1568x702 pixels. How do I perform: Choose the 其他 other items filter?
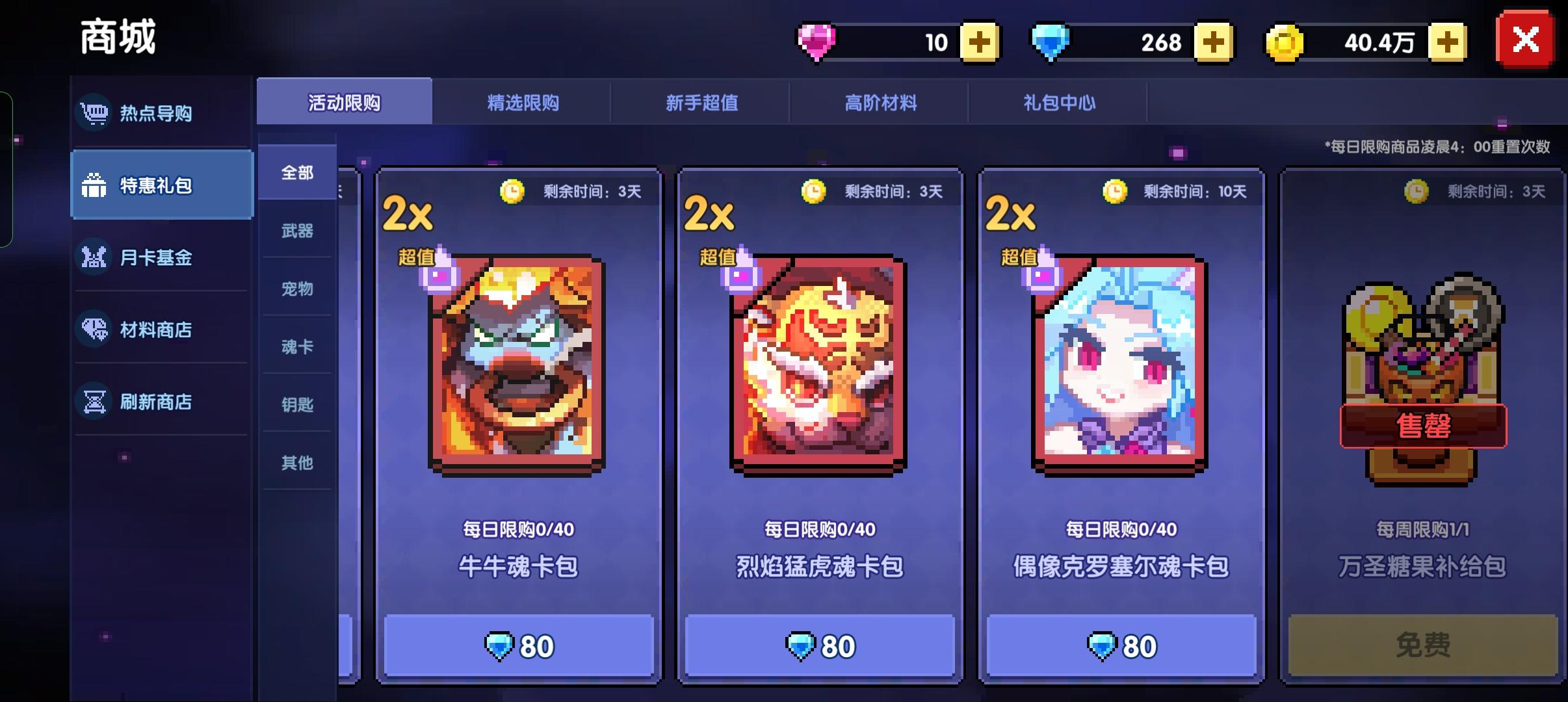pos(296,463)
